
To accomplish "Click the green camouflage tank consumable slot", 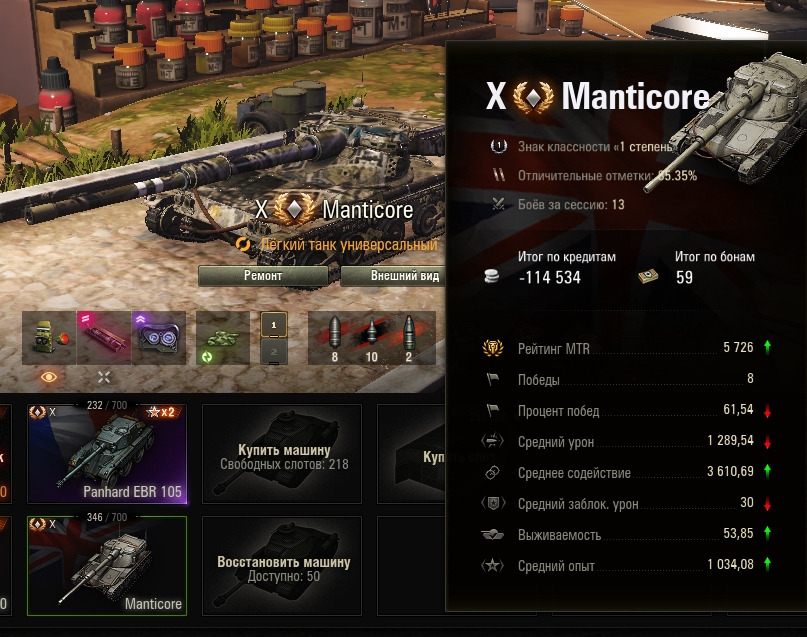I will [222, 338].
